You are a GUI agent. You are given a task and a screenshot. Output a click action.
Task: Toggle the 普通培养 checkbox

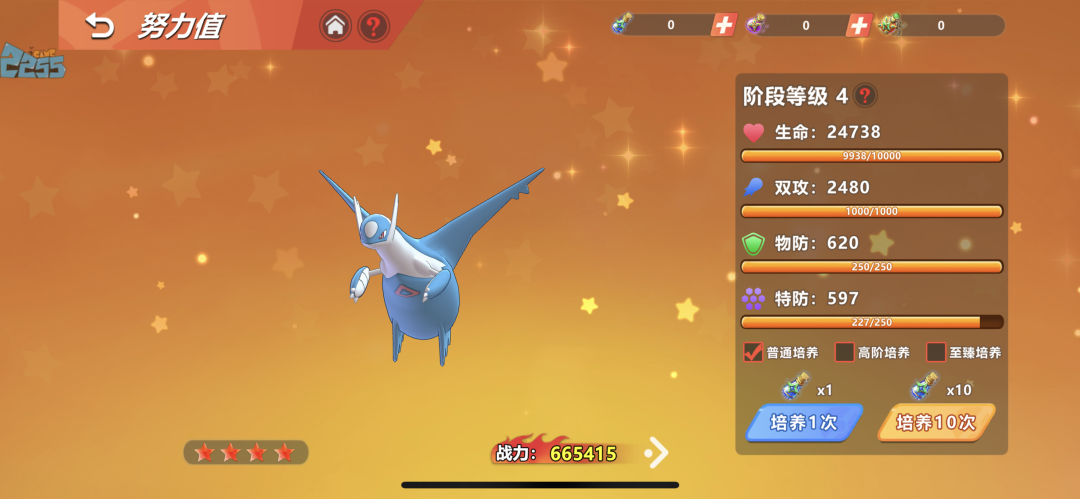click(754, 352)
